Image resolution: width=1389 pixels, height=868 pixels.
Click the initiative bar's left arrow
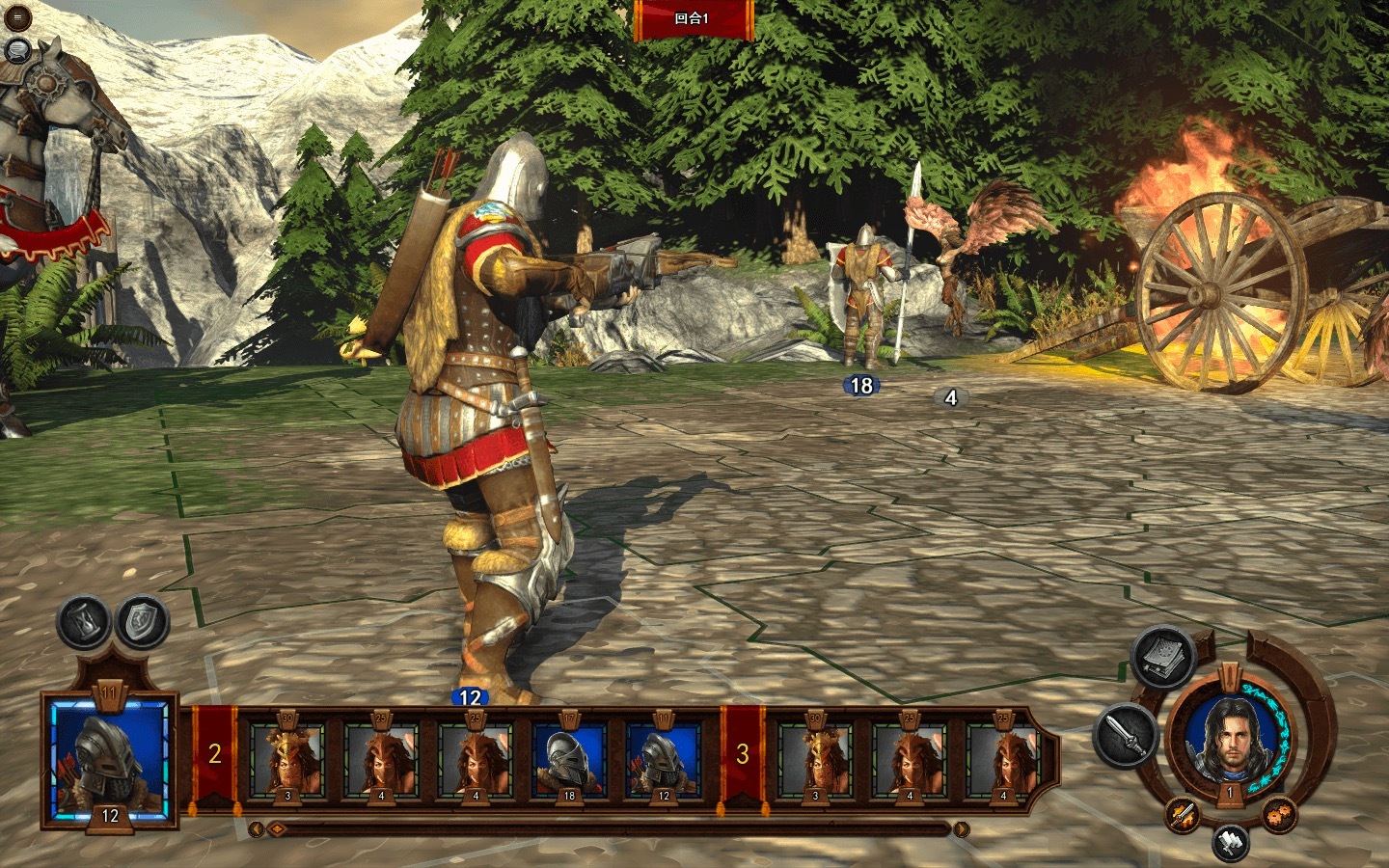[x=256, y=829]
